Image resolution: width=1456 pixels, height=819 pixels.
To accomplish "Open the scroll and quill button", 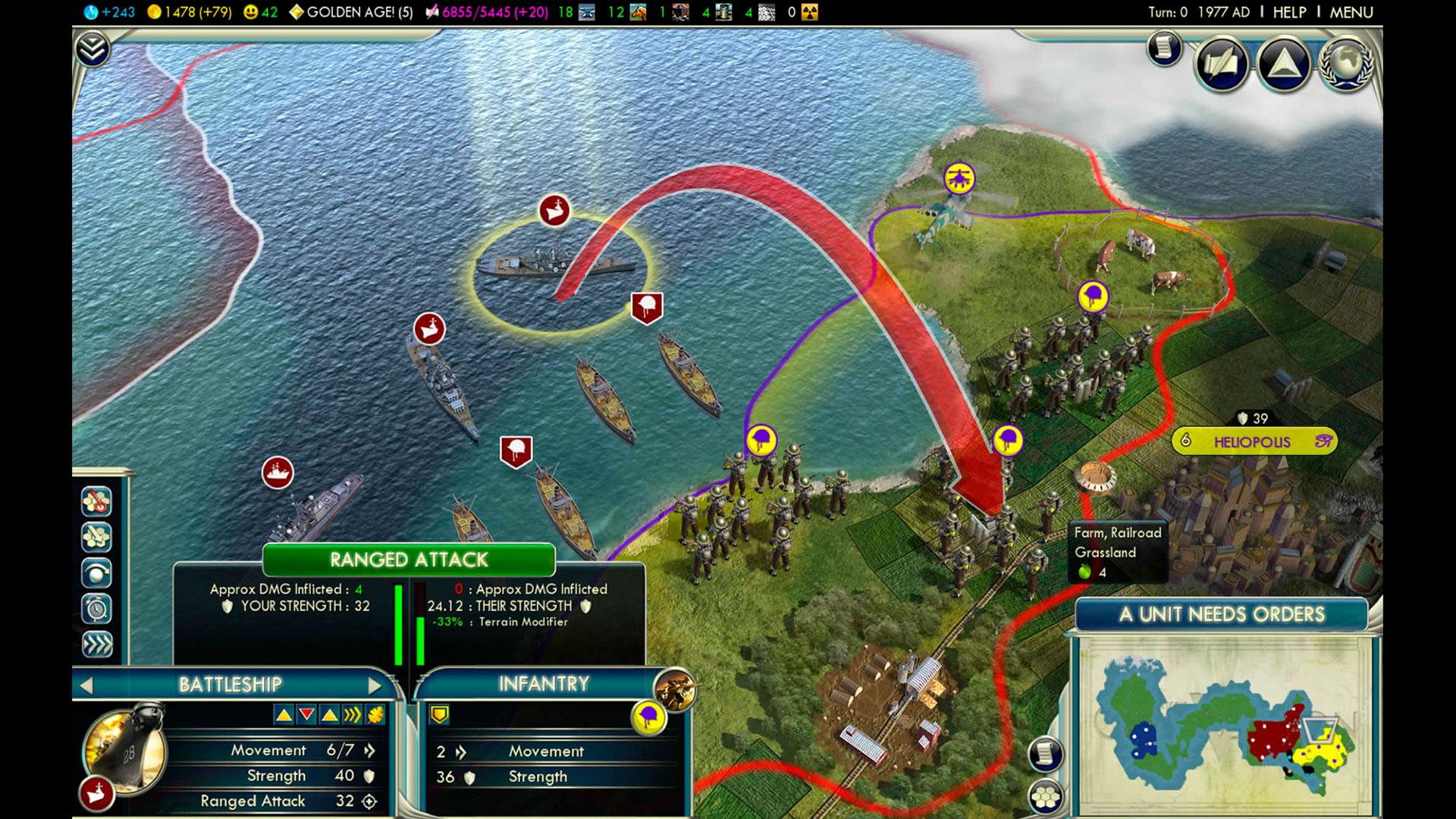I will point(1222,65).
